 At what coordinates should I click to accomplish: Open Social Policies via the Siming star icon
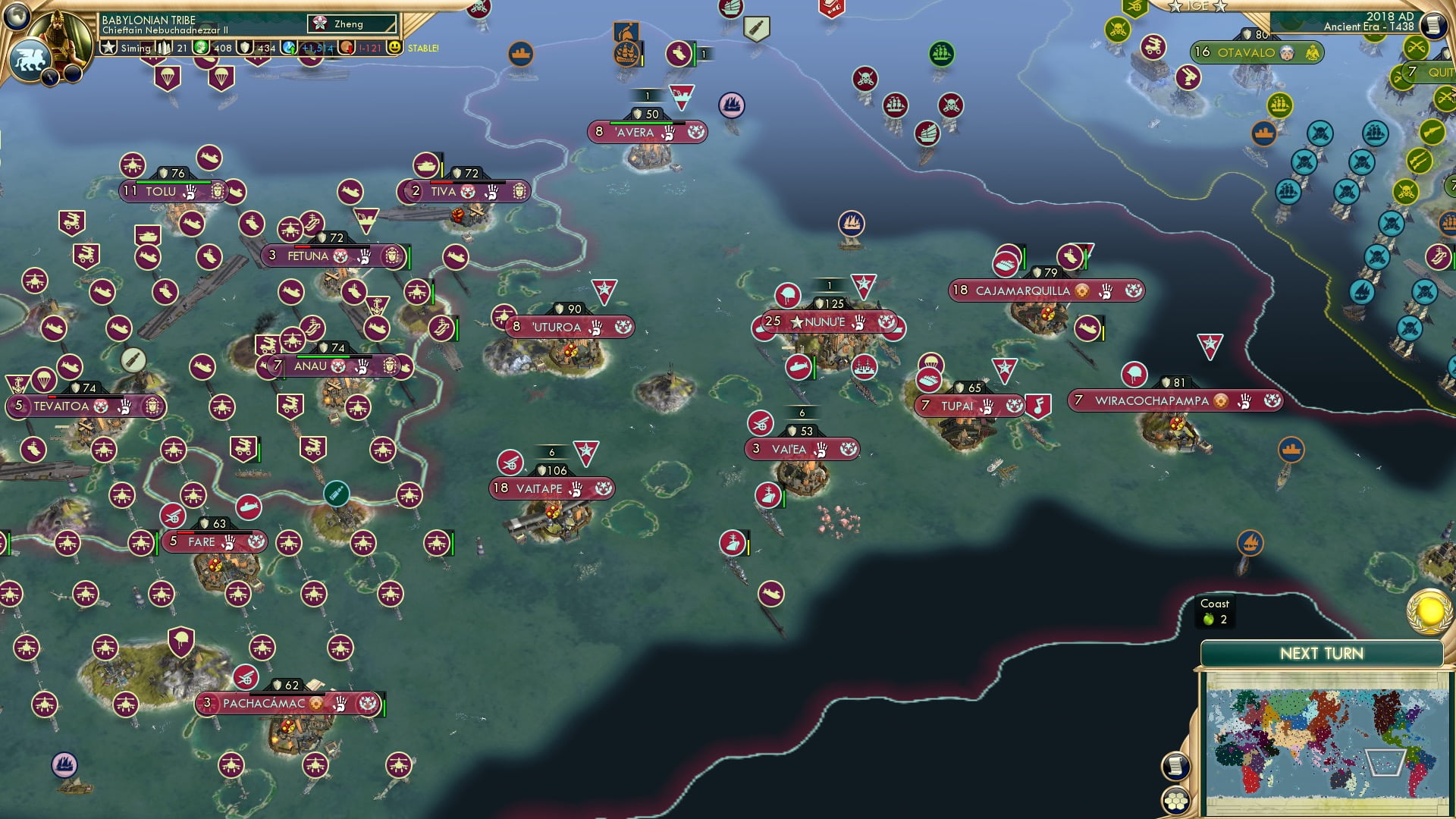[108, 48]
